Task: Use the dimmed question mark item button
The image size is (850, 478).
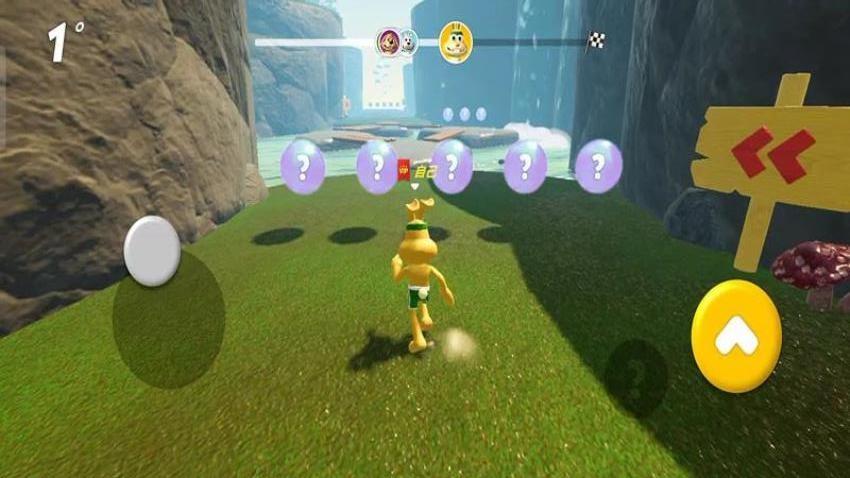Action: [635, 377]
